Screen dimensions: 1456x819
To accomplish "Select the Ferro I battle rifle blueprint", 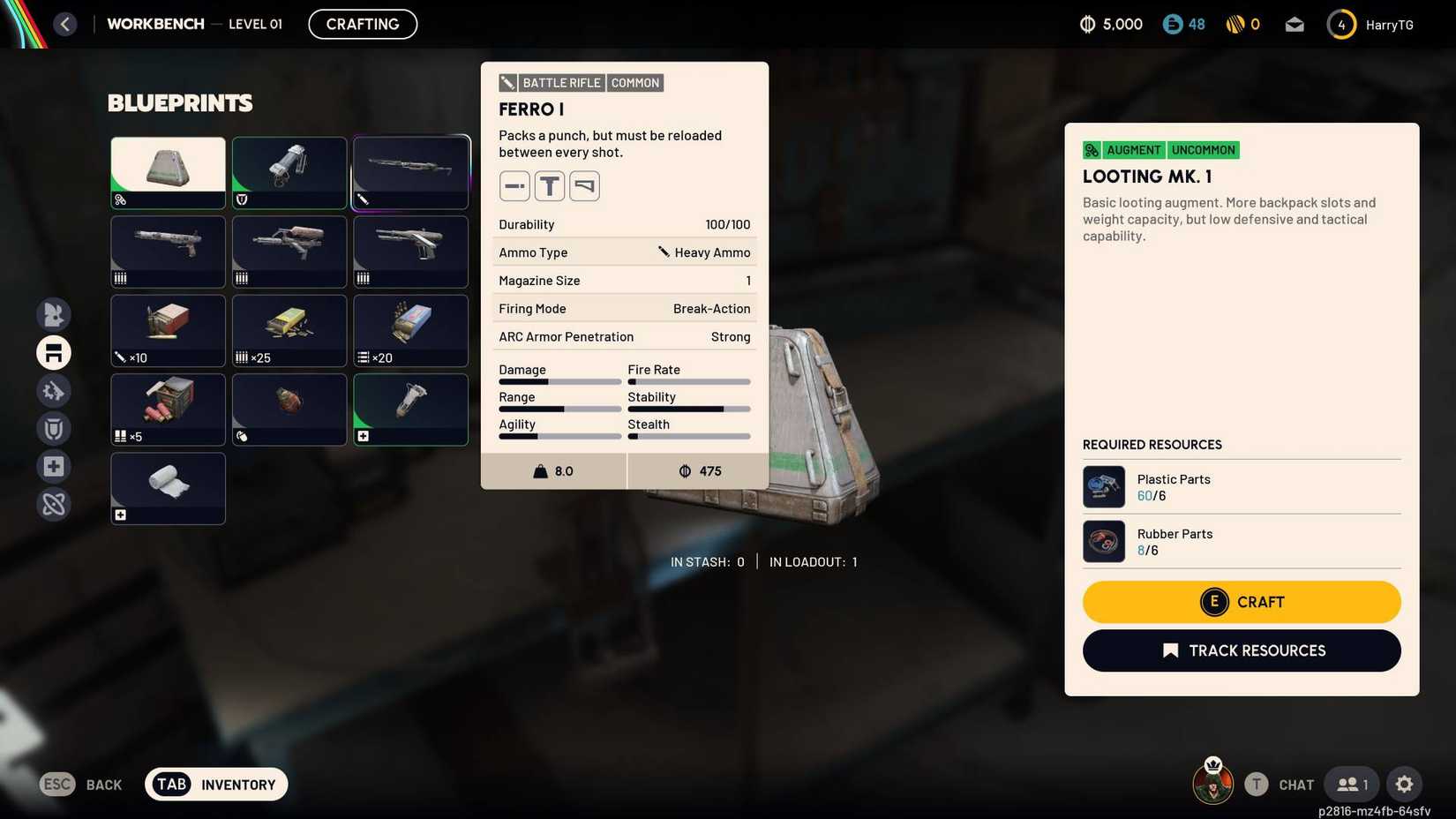I will pos(410,171).
